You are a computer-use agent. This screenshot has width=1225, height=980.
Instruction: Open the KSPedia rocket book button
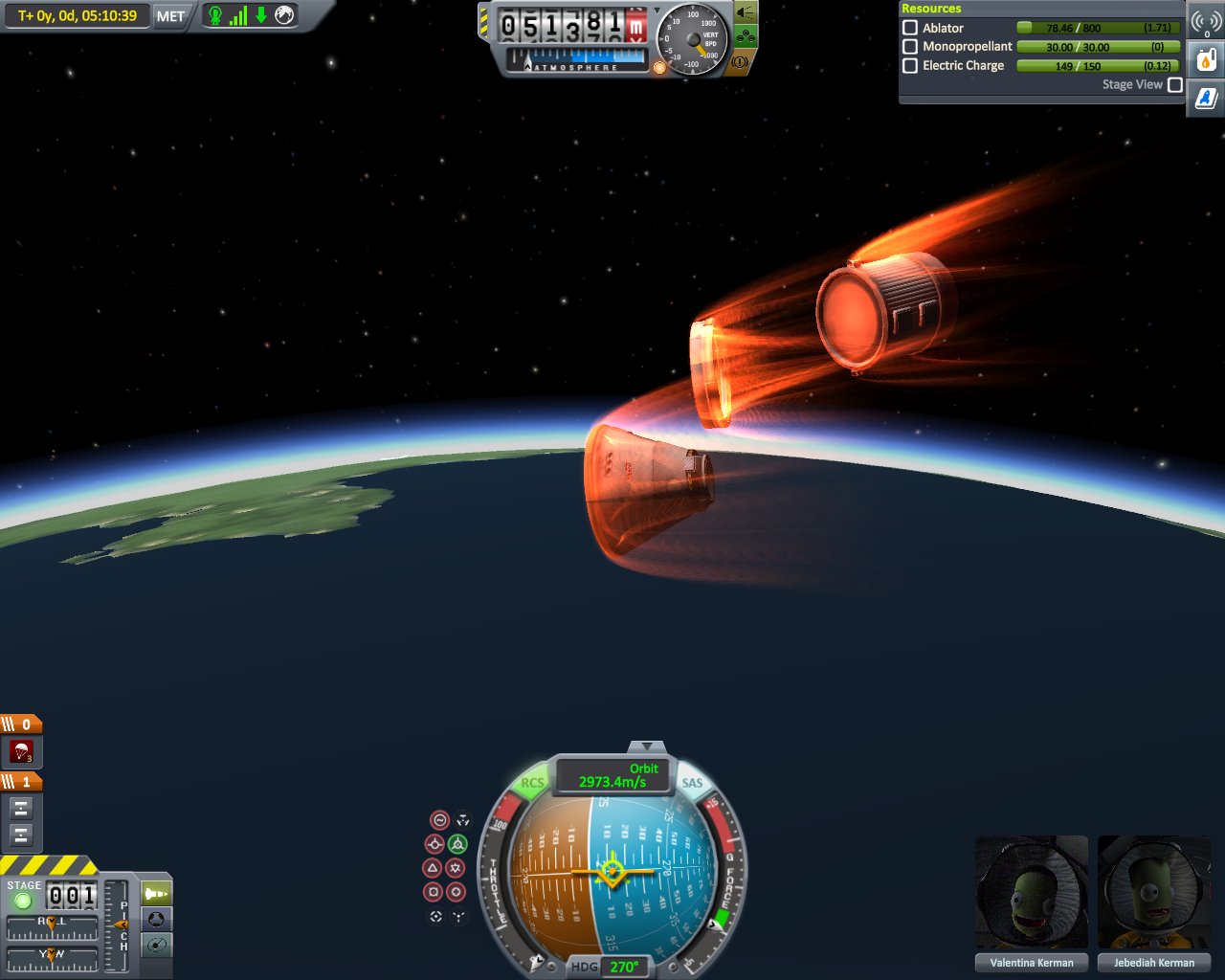[1206, 98]
